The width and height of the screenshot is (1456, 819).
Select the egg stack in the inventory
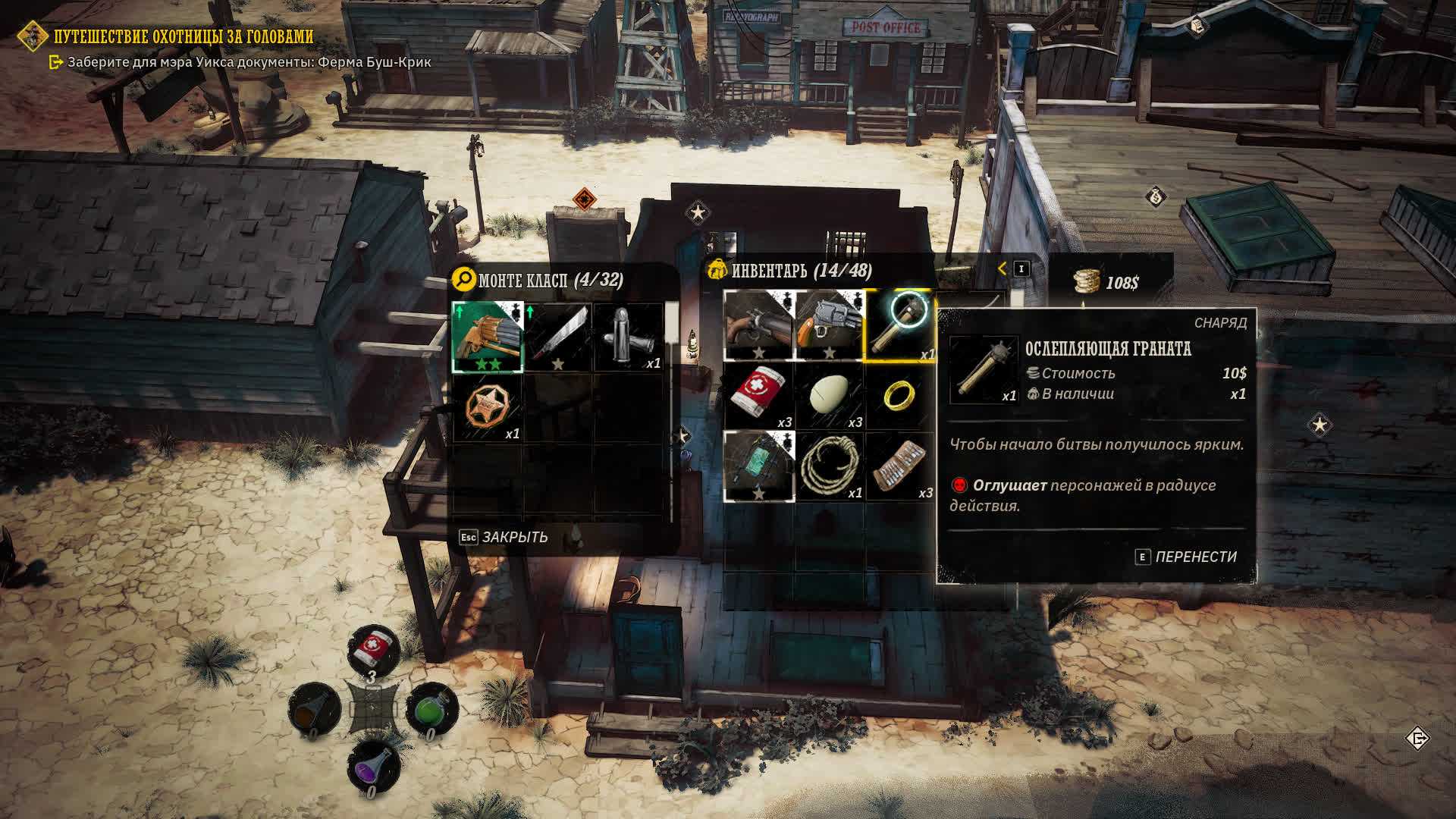point(829,395)
